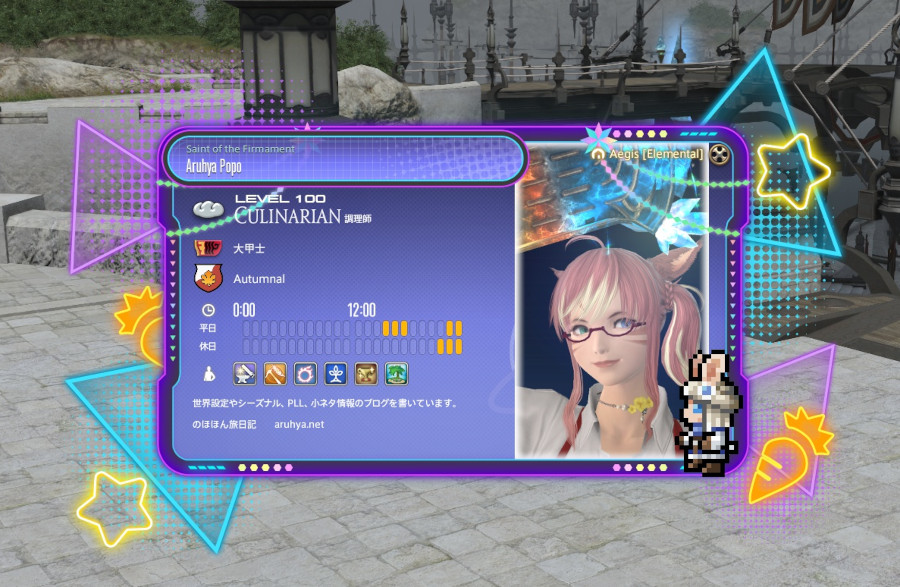Click the character portrait on the plate
The width and height of the screenshot is (900, 587).
(610, 320)
